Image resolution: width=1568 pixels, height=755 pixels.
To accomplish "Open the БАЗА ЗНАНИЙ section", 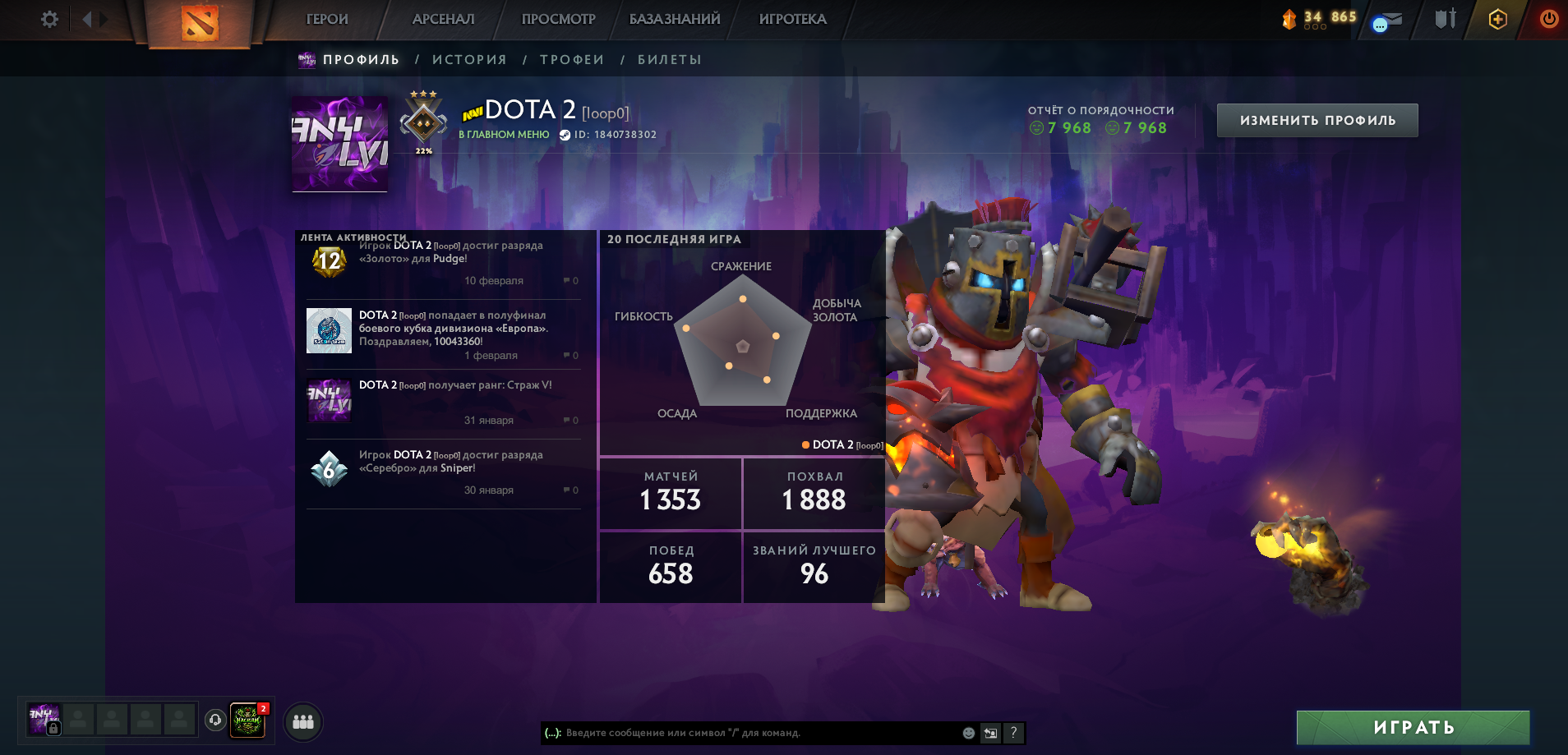I will [676, 19].
